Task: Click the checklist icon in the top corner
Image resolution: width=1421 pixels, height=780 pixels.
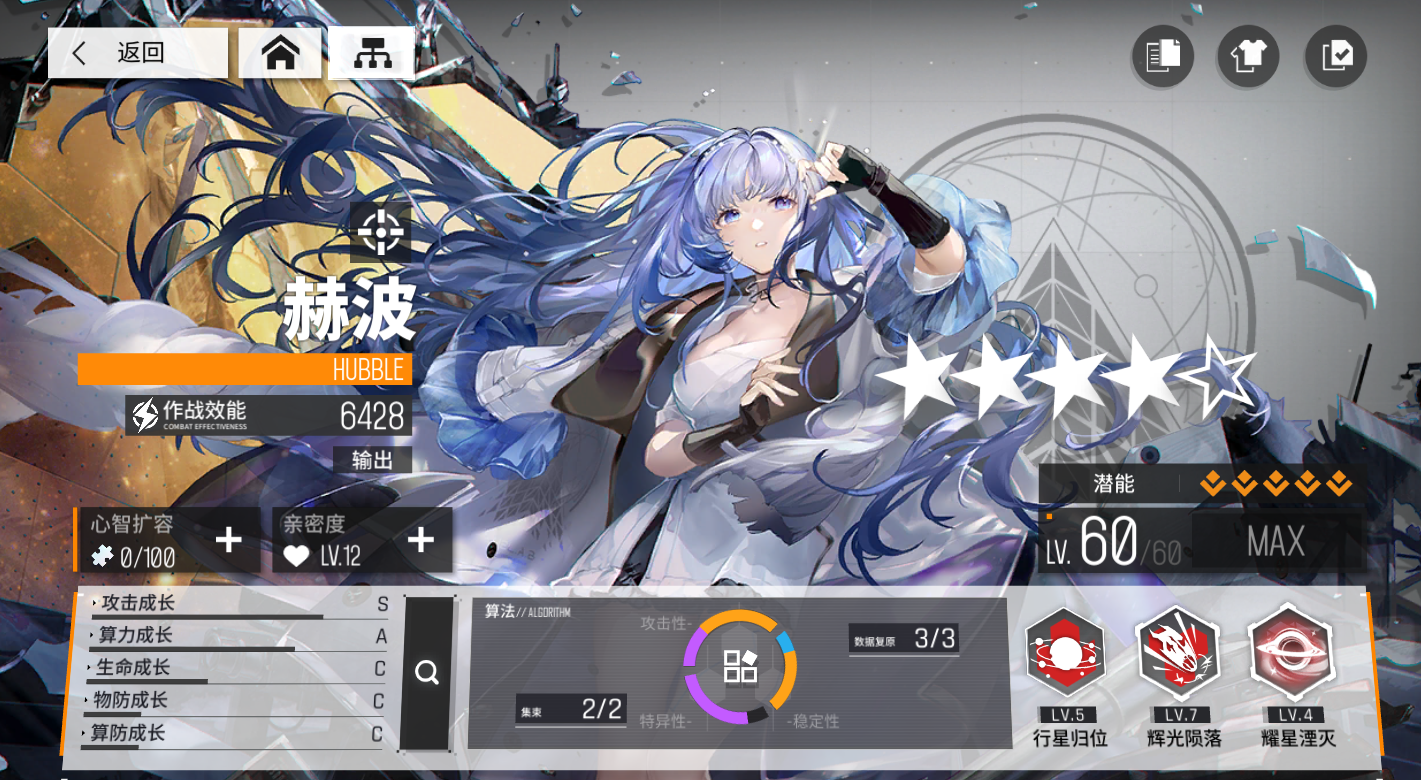Action: pyautogui.click(x=1334, y=57)
